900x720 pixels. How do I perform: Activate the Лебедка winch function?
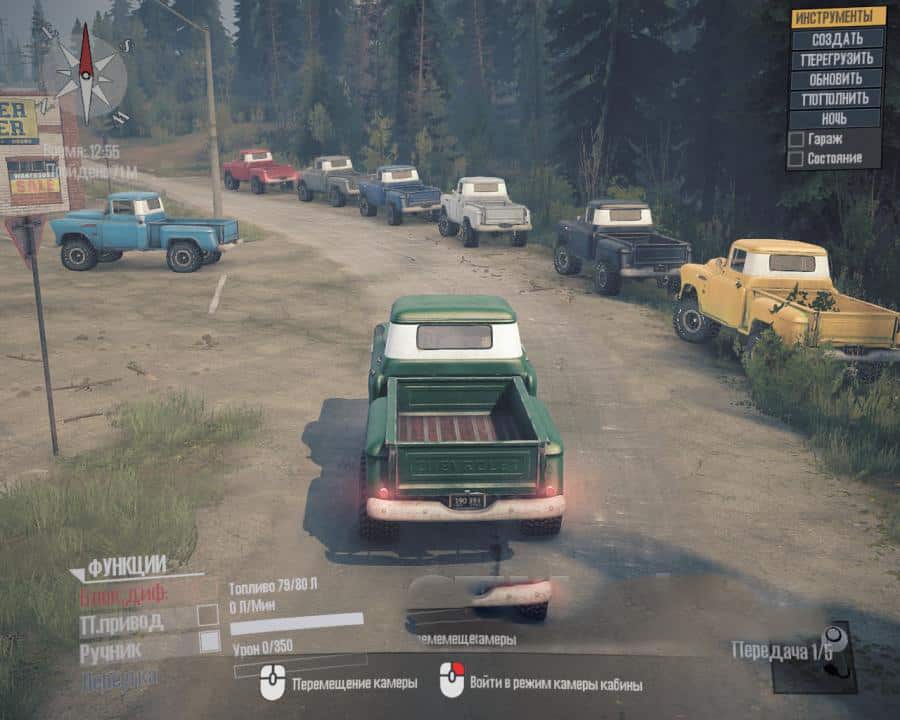[118, 679]
